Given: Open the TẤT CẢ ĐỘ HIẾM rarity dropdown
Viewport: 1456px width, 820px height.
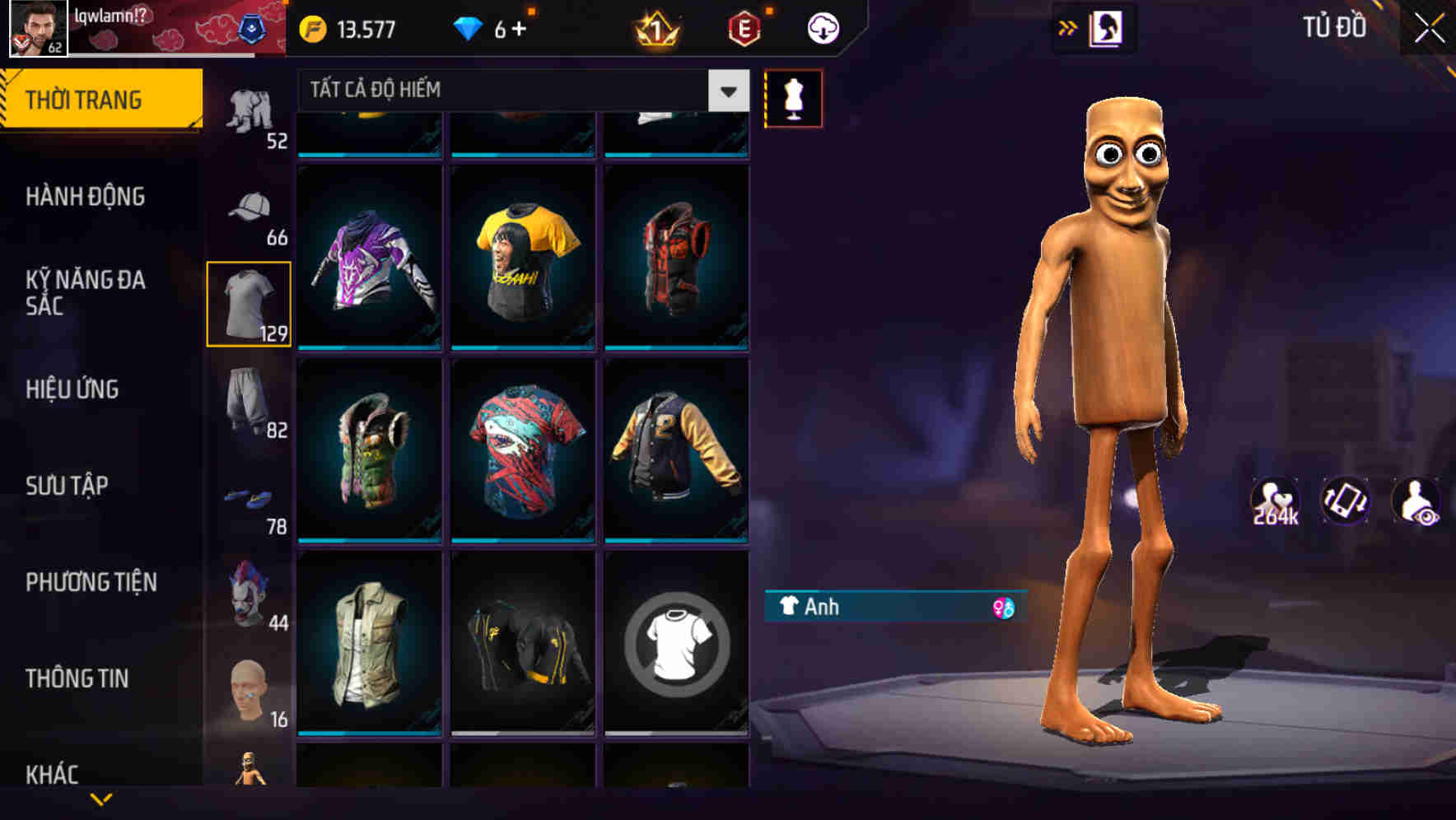Looking at the screenshot, I should pos(519,91).
